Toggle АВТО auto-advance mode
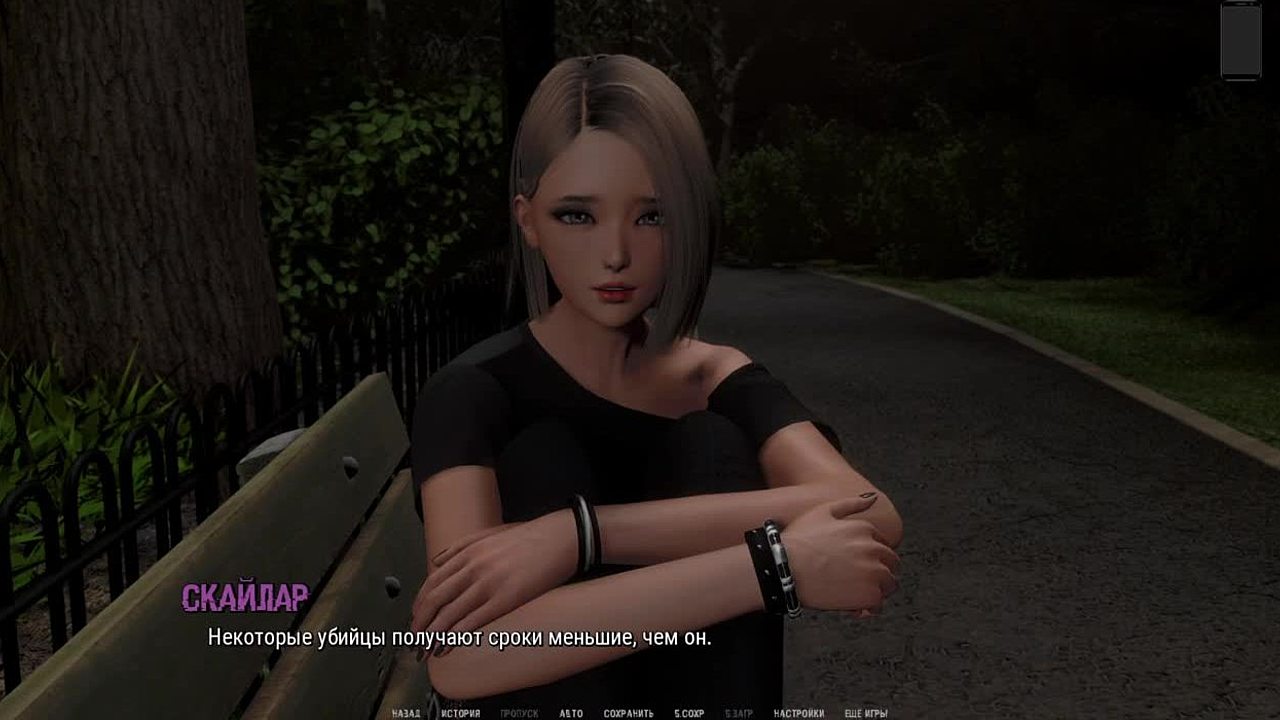1280x720 pixels. coord(571,713)
